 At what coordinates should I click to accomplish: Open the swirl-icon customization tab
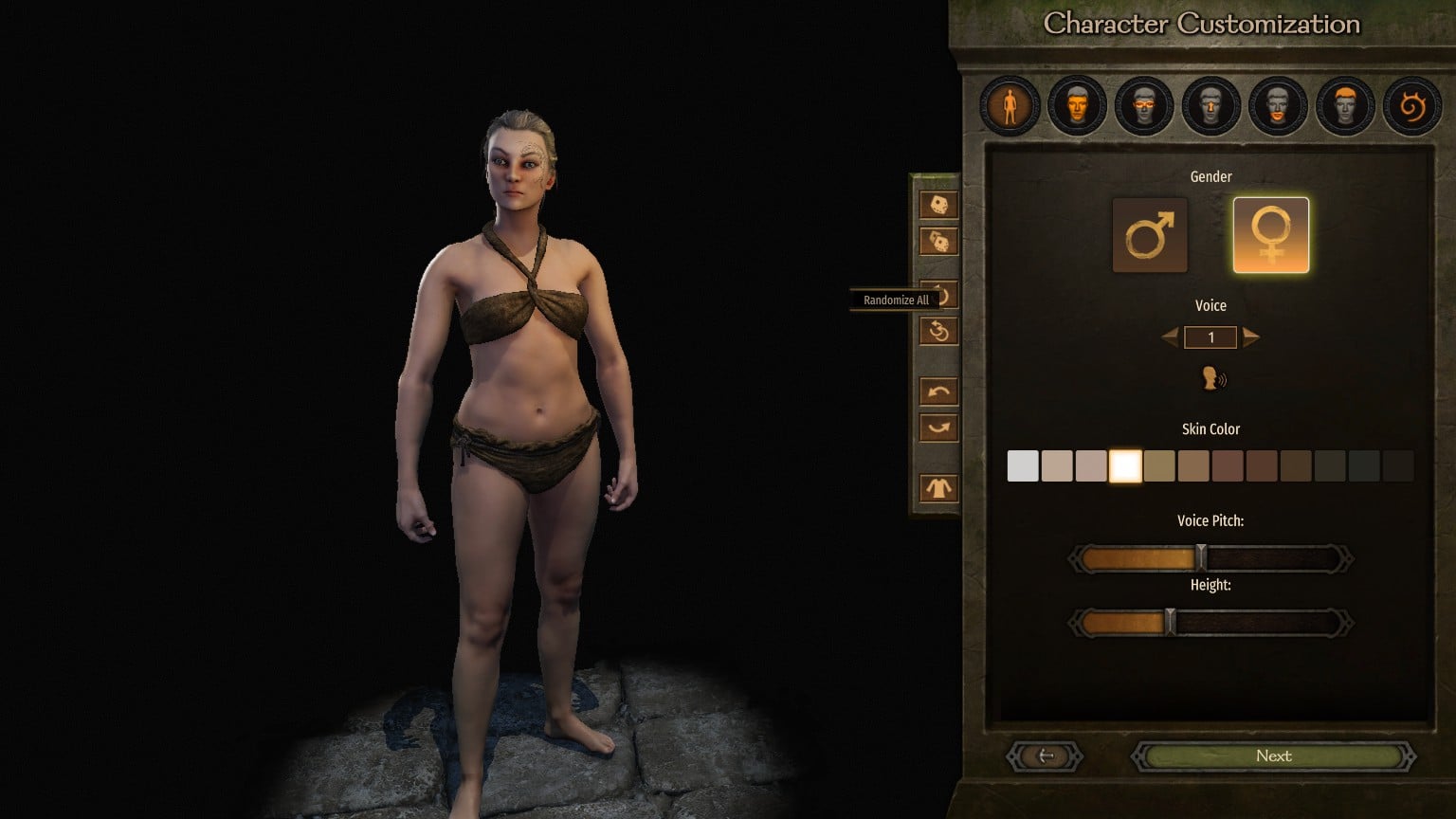(1411, 105)
